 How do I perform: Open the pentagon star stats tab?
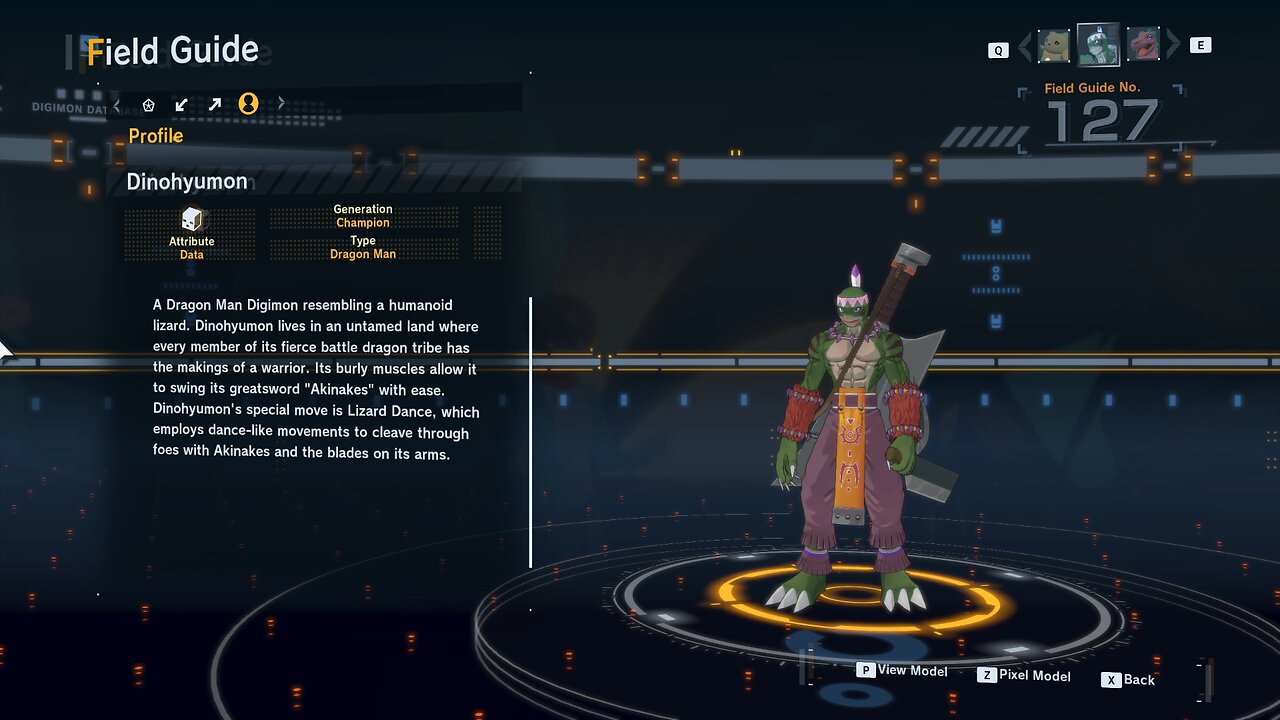click(149, 104)
